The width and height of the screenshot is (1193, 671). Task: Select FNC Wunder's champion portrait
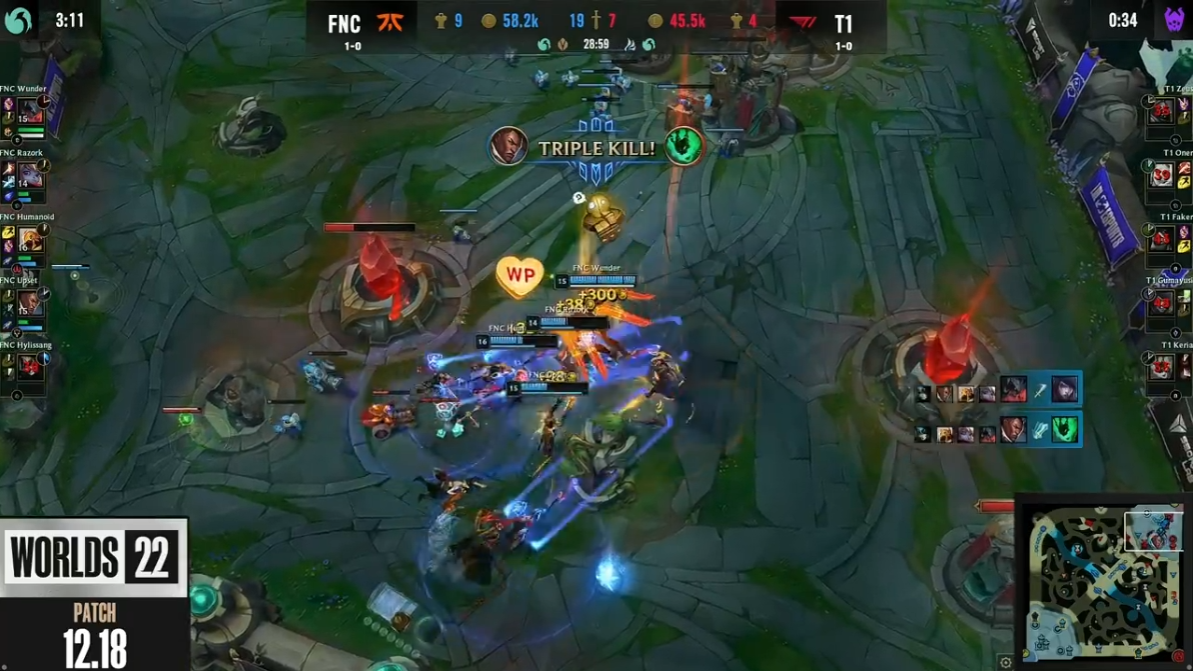(x=31, y=112)
